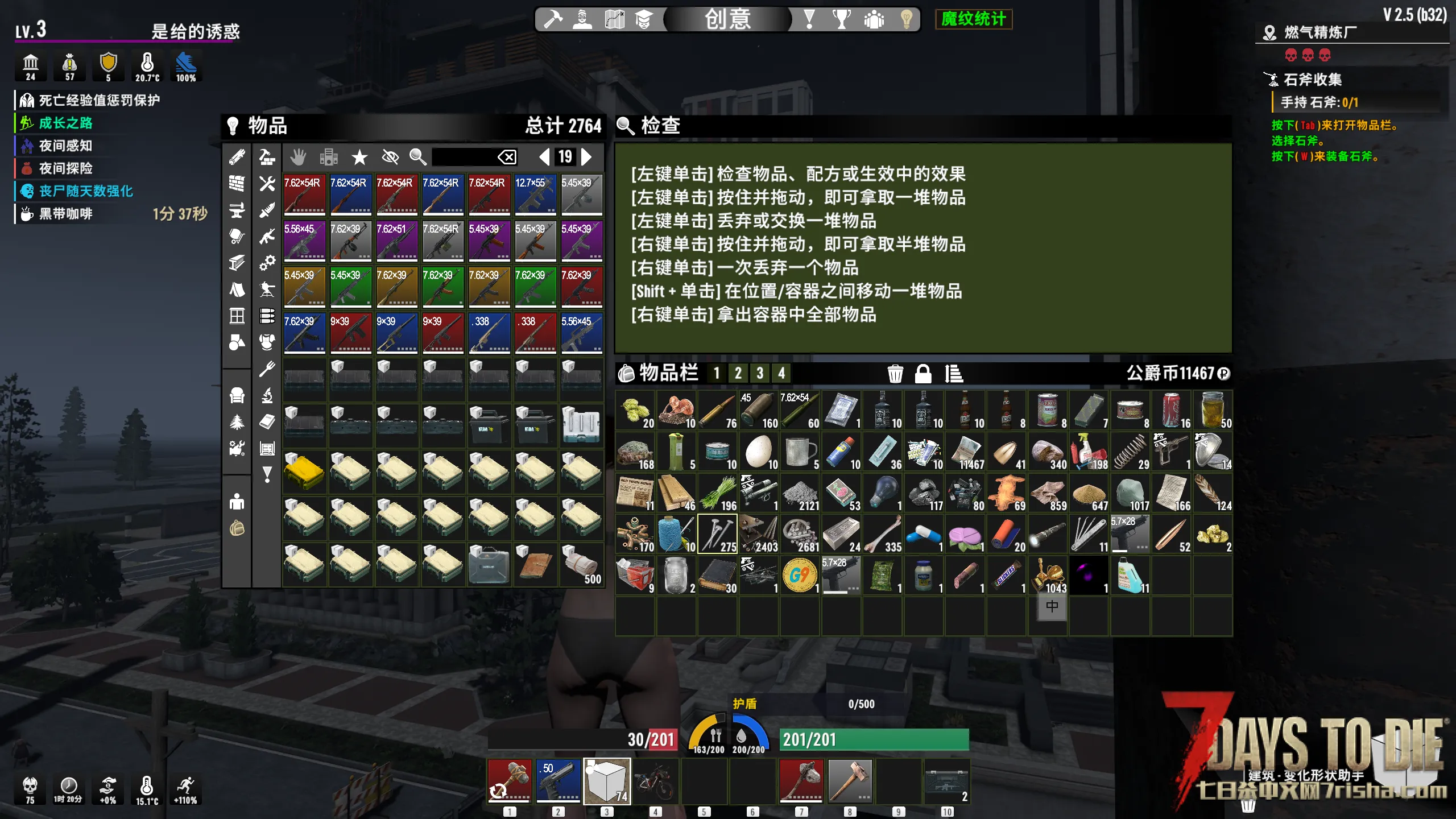Image resolution: width=1456 pixels, height=819 pixels.
Task: Open the crafting hammer menu icon
Action: (x=552, y=19)
